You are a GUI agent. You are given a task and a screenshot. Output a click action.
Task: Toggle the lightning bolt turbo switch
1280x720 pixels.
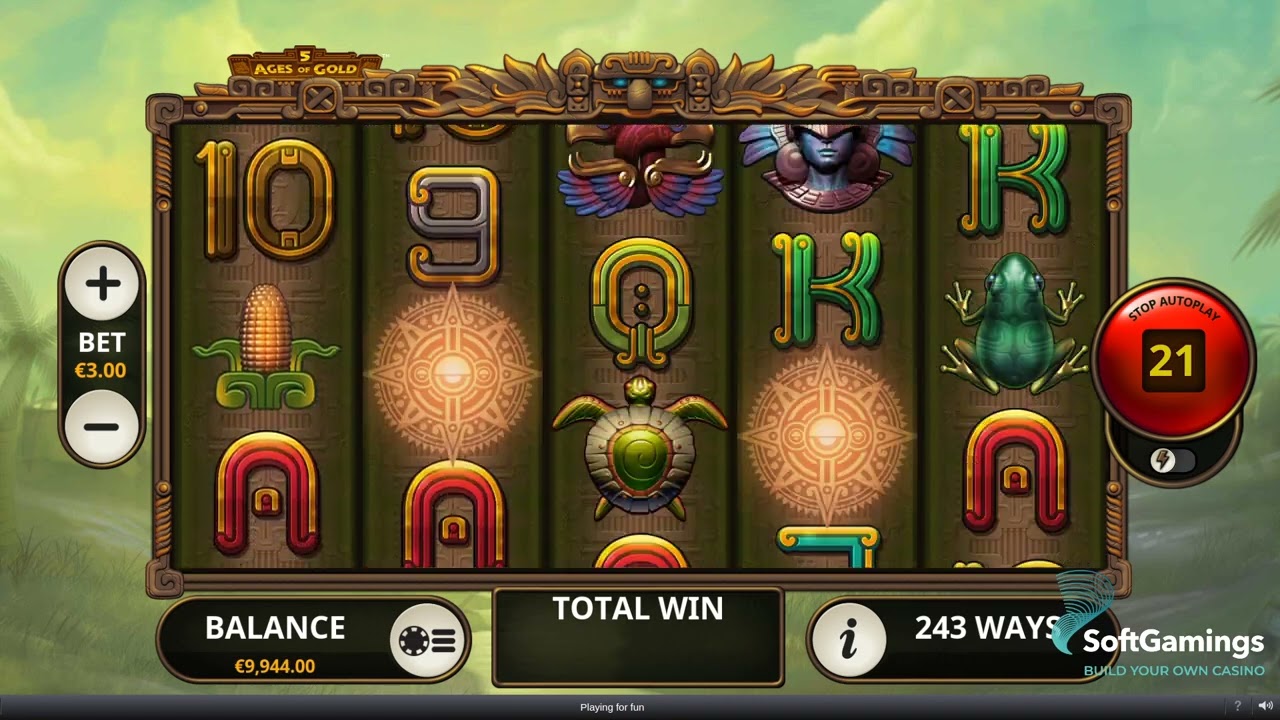(x=1171, y=460)
